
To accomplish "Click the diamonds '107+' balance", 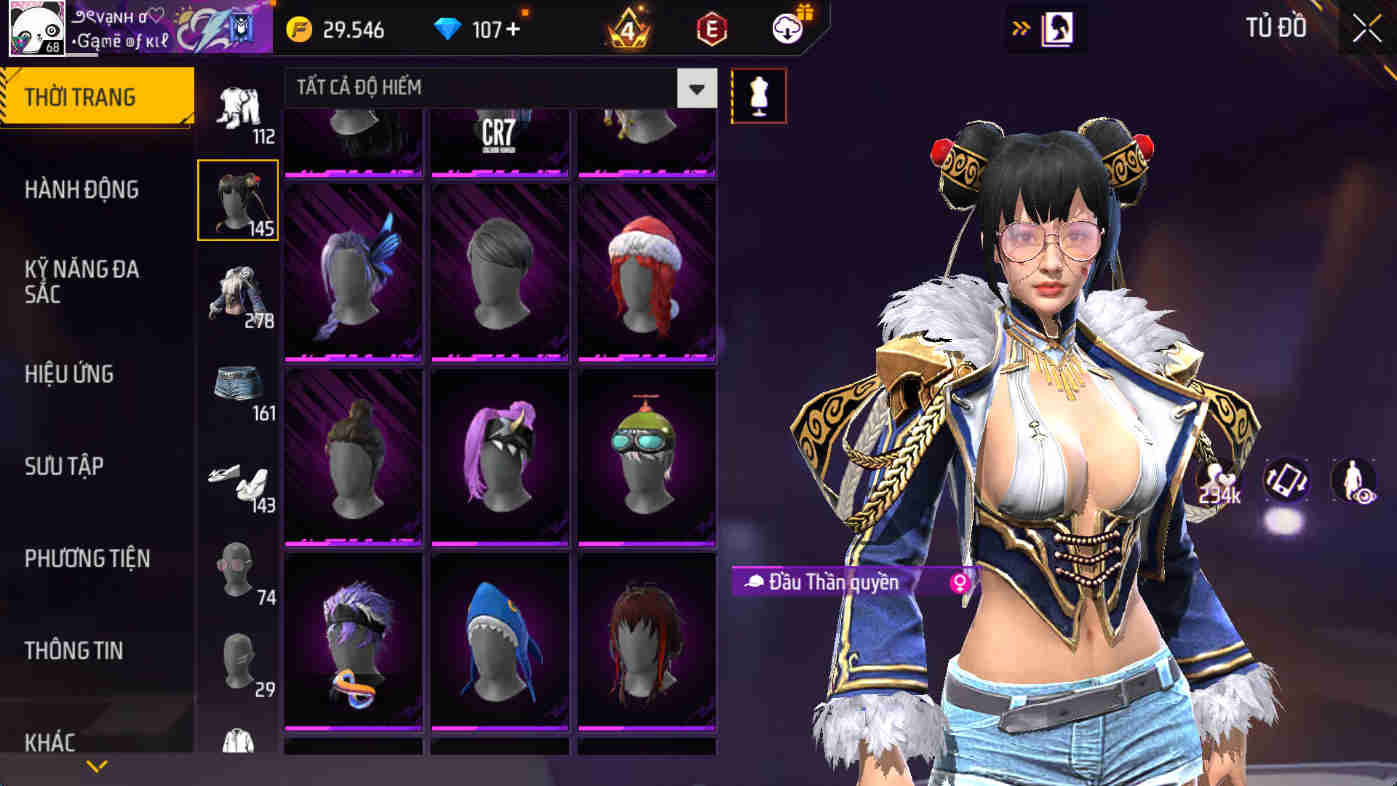I will tap(480, 29).
